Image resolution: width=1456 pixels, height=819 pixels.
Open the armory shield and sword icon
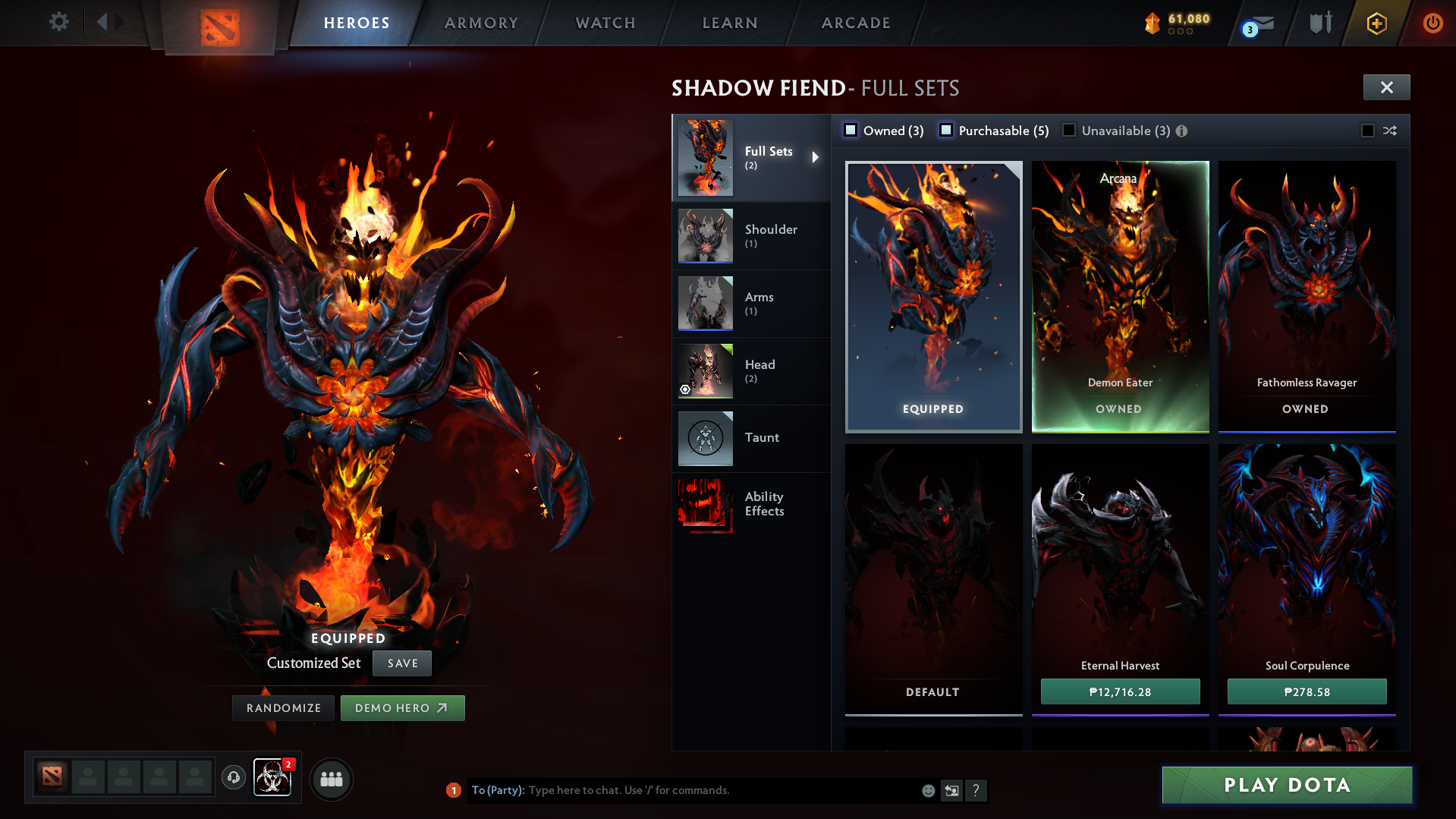point(1319,23)
